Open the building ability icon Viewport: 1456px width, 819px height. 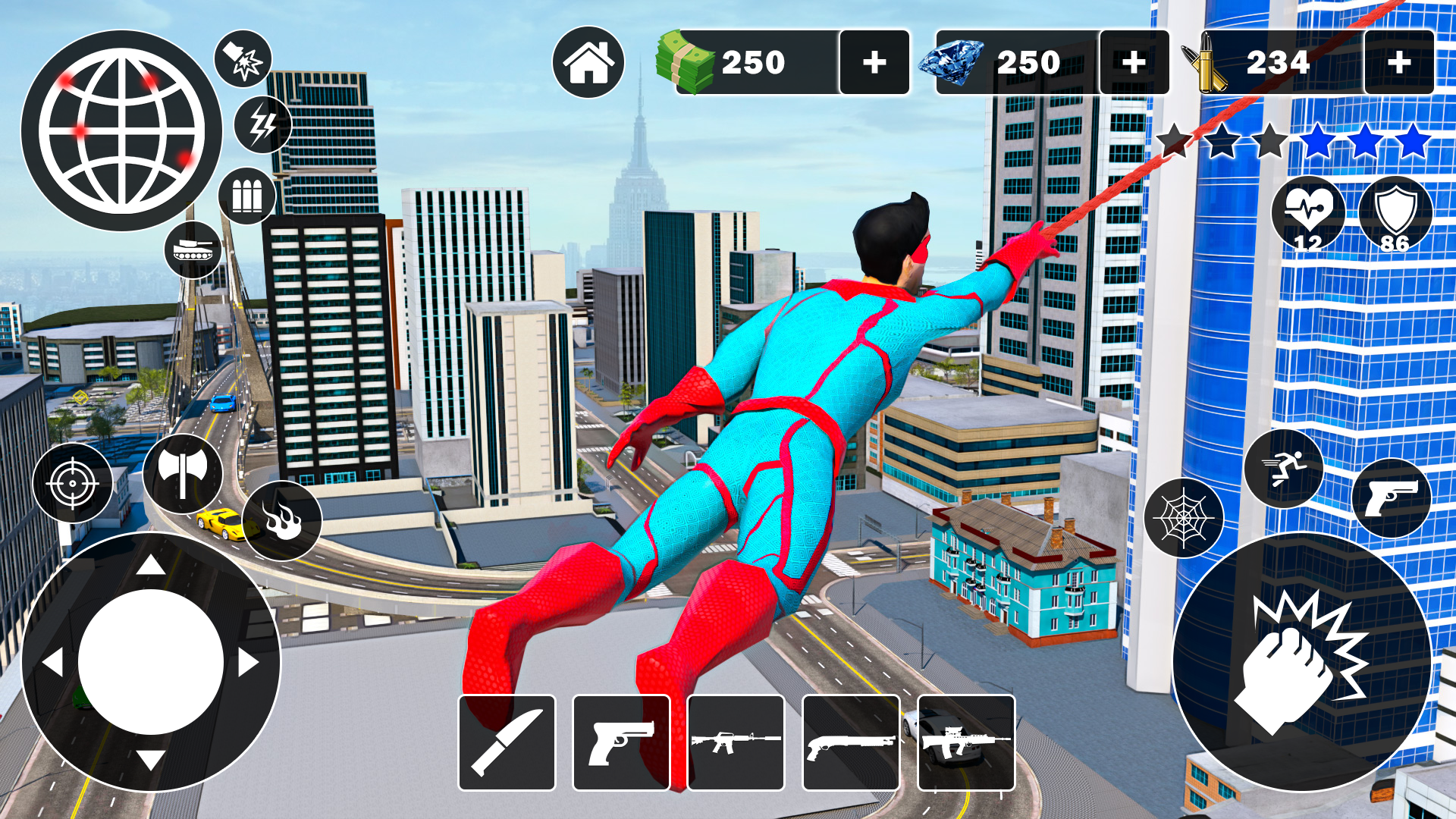248,196
